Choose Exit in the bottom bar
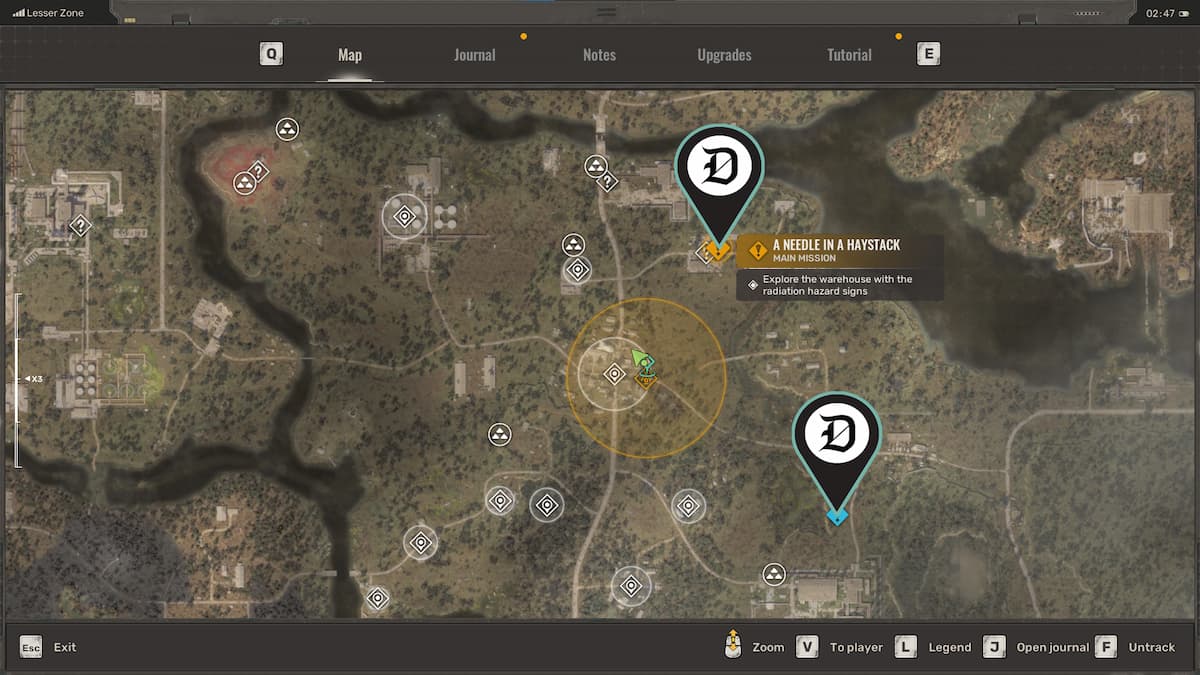The image size is (1200, 675). pyautogui.click(x=64, y=647)
